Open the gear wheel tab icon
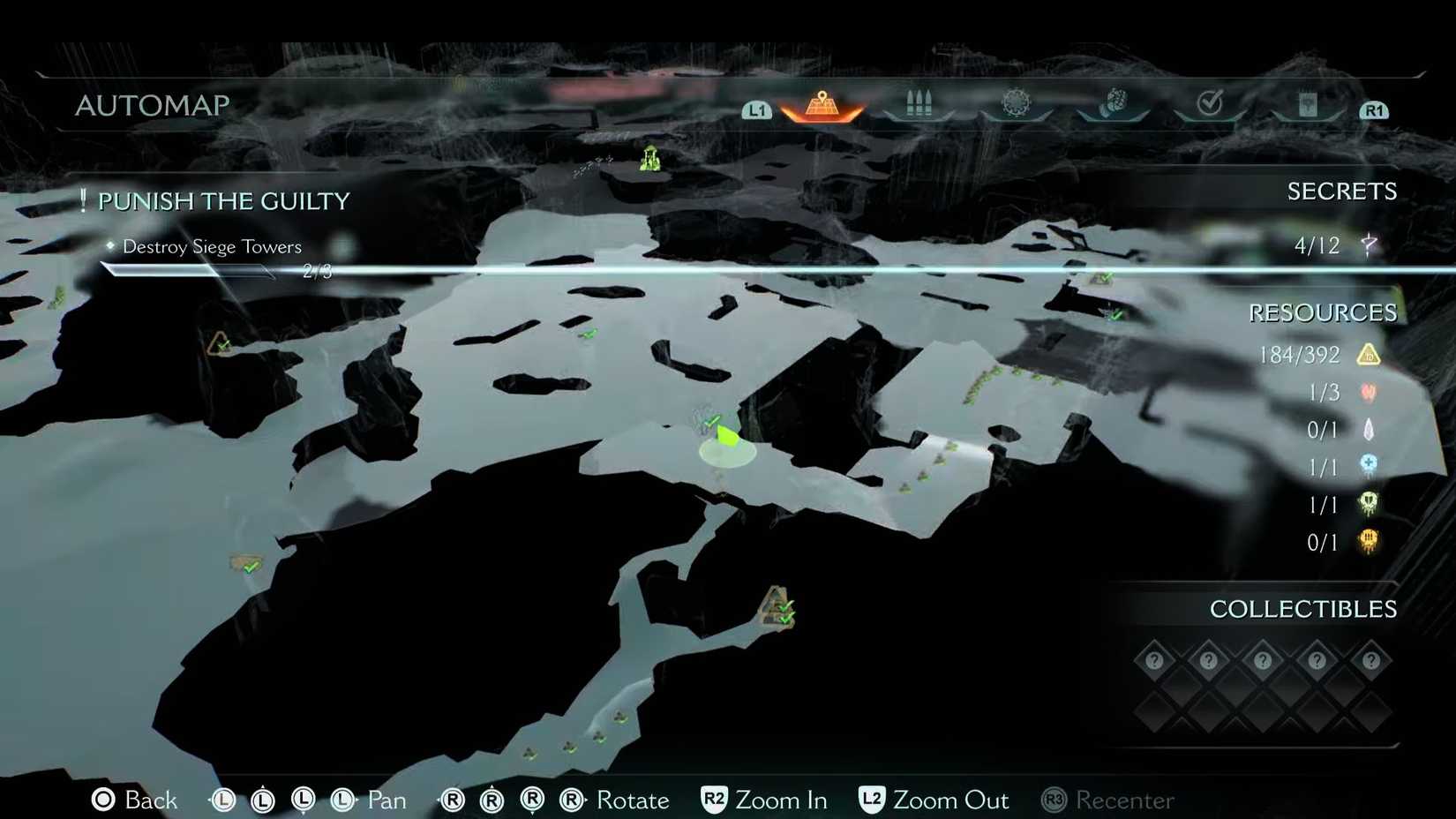1456x819 pixels. pyautogui.click(x=1016, y=101)
